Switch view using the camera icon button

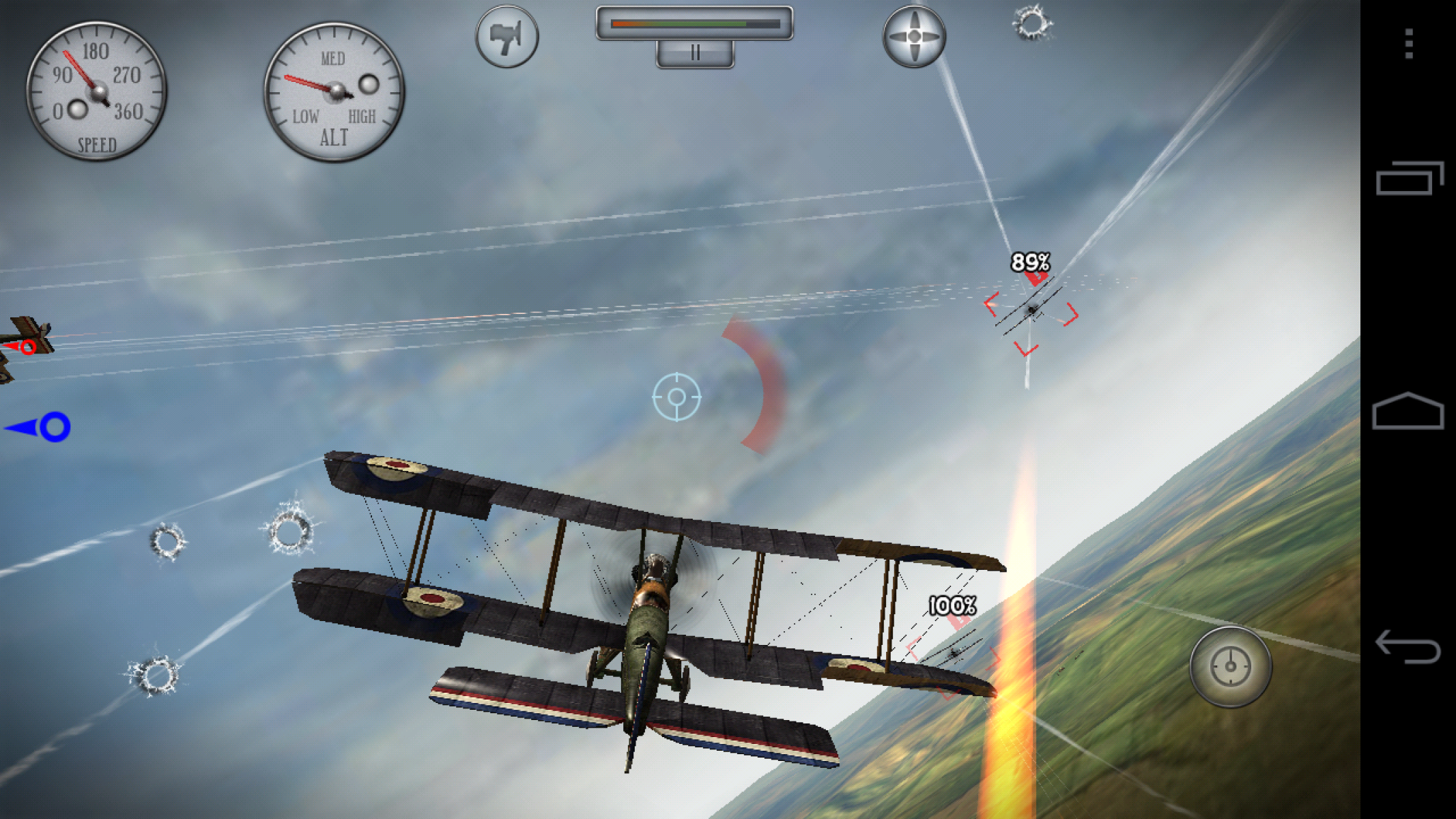pos(506,37)
